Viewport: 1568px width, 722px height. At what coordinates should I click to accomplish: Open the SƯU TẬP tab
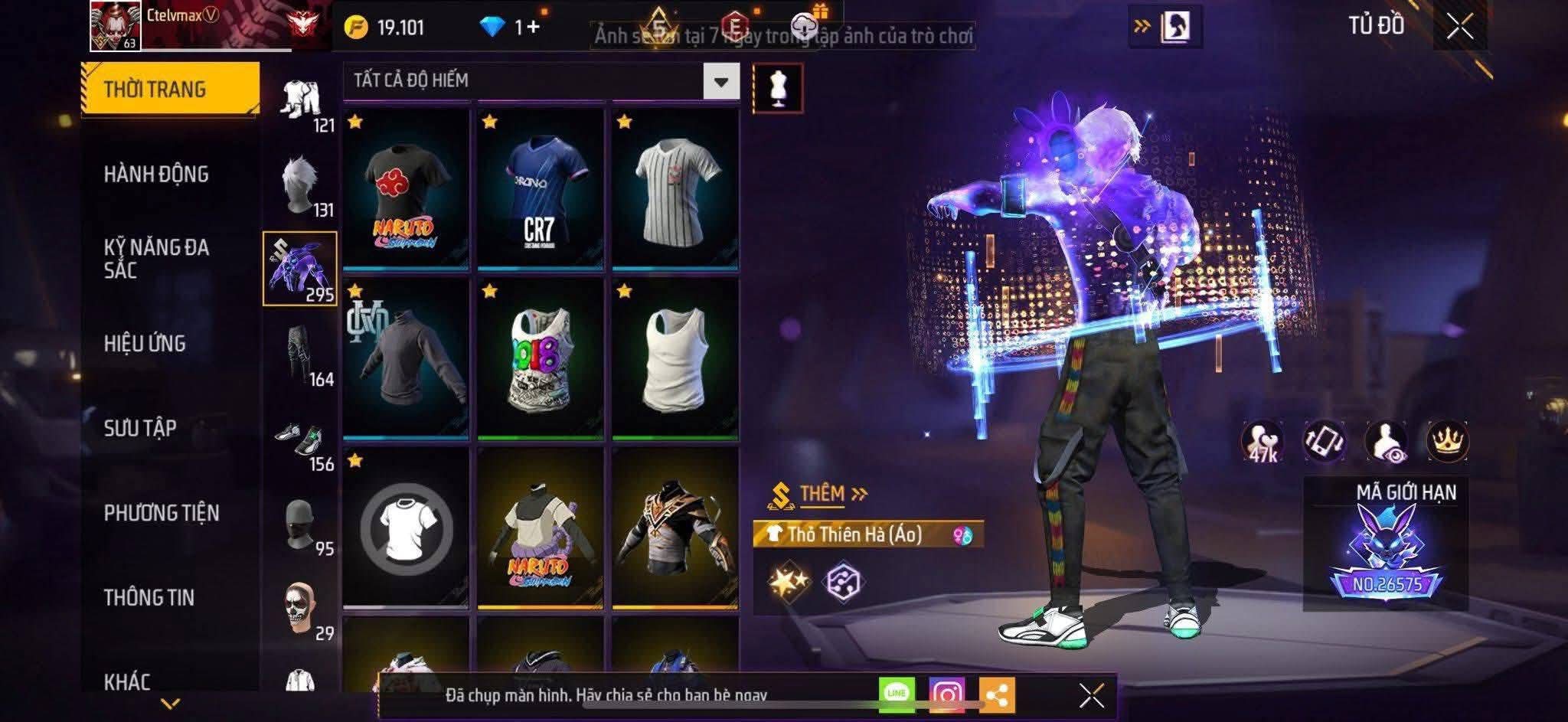140,428
